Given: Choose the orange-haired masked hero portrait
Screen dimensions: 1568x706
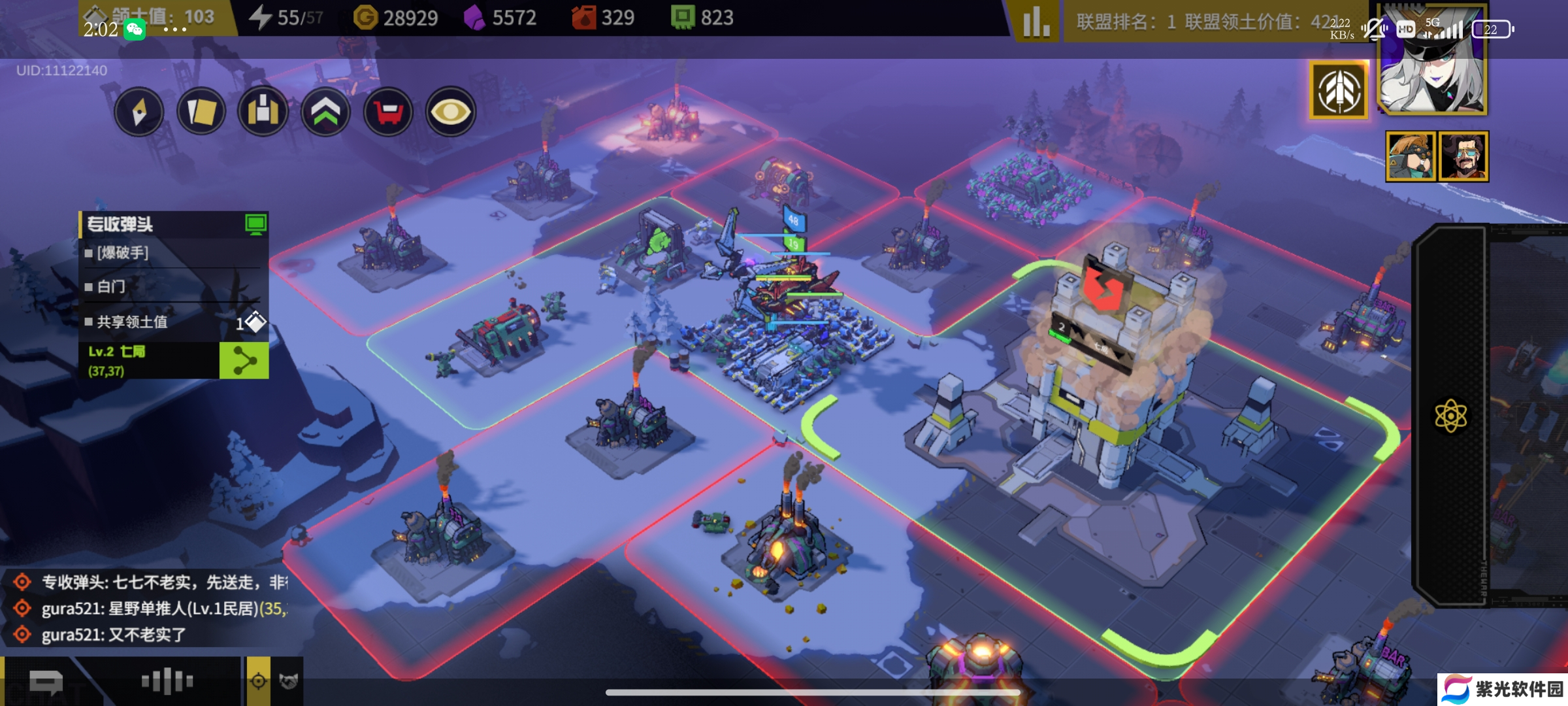Looking at the screenshot, I should point(1411,156).
